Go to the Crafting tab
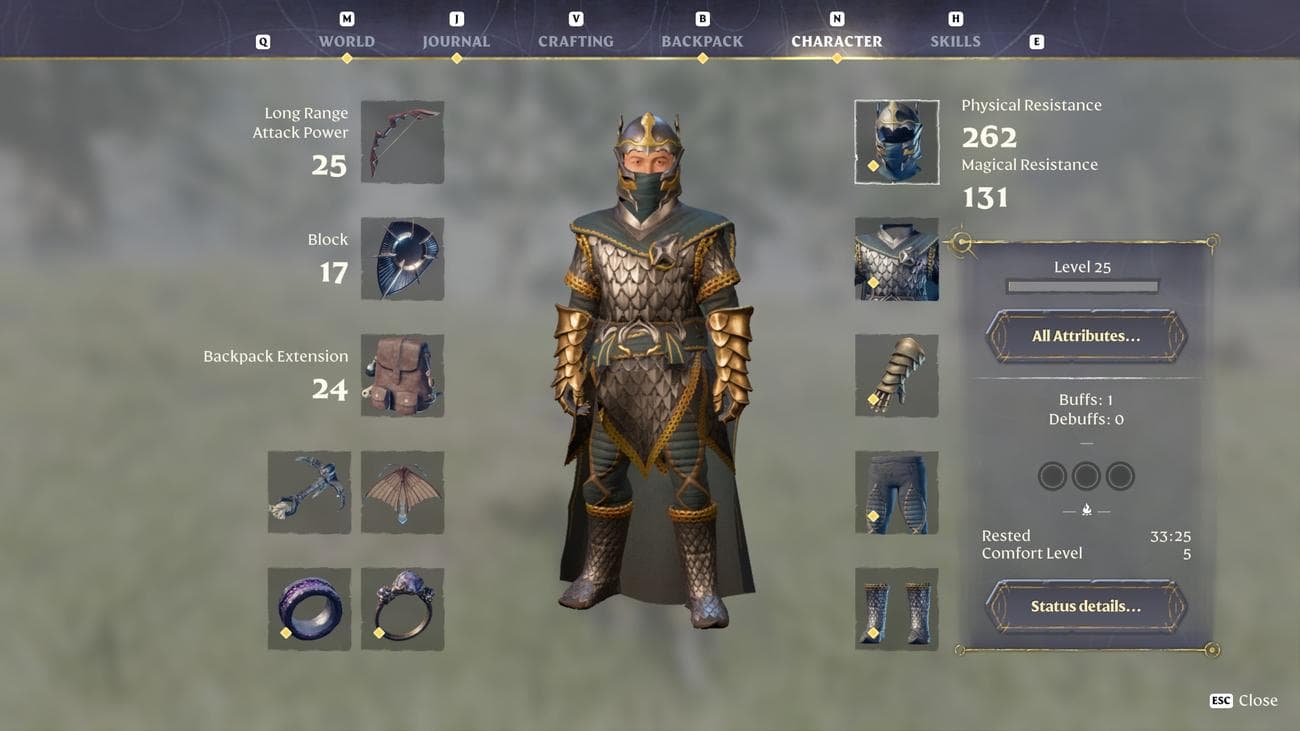 coord(575,41)
